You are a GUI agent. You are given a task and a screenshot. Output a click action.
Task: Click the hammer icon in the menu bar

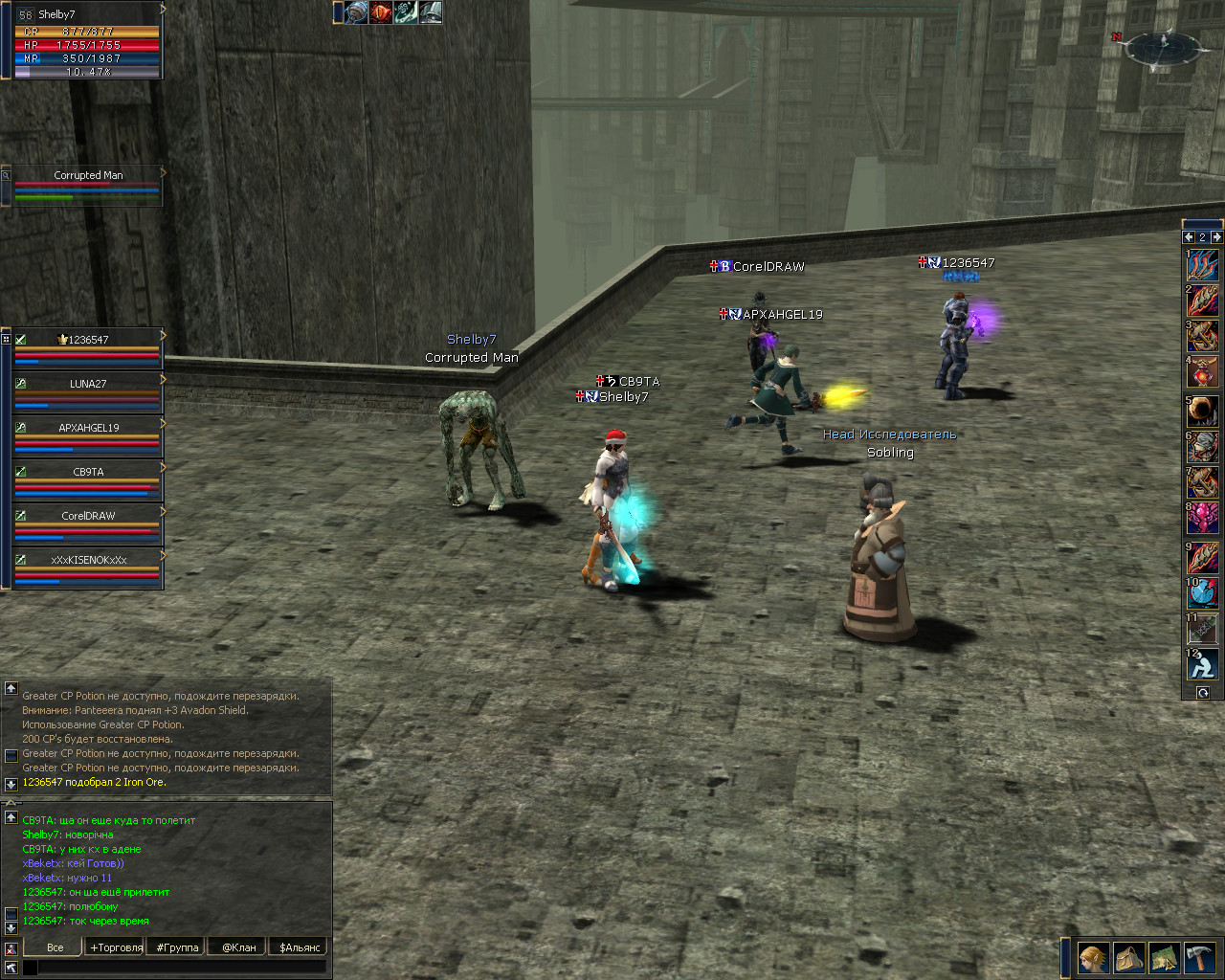pyautogui.click(x=1199, y=957)
